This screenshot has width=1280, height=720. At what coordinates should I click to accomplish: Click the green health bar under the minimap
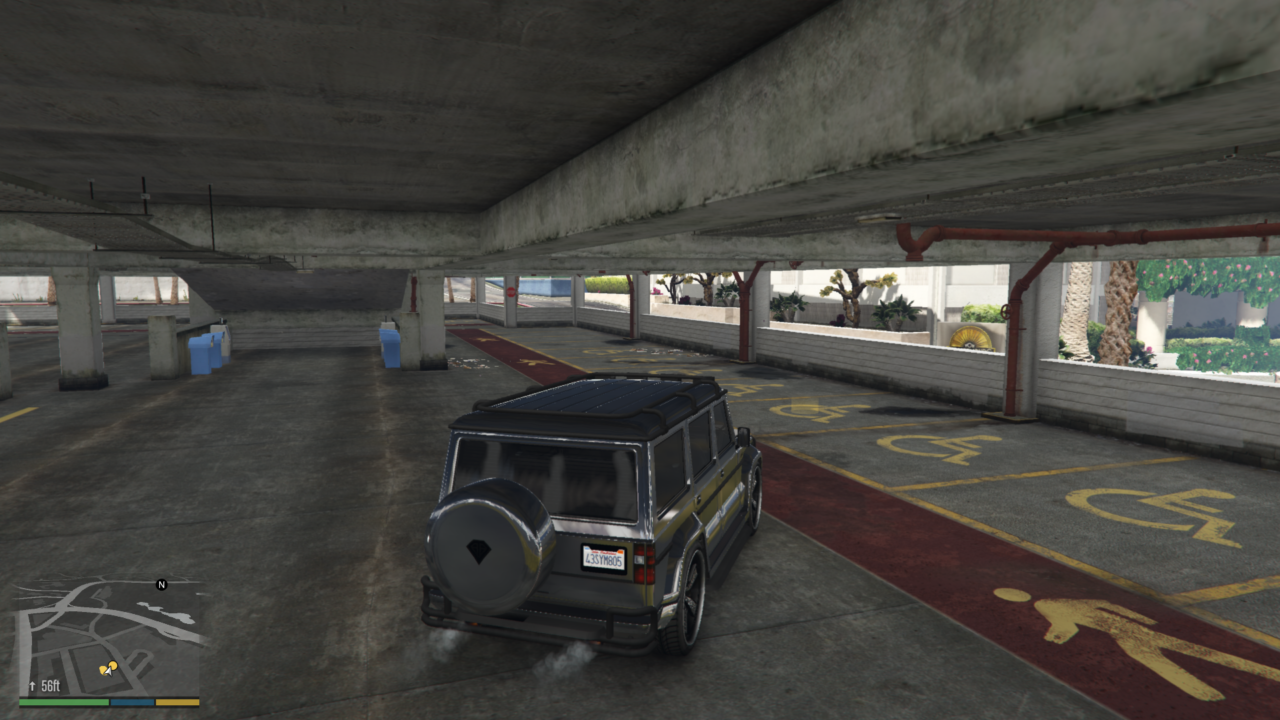(64, 702)
